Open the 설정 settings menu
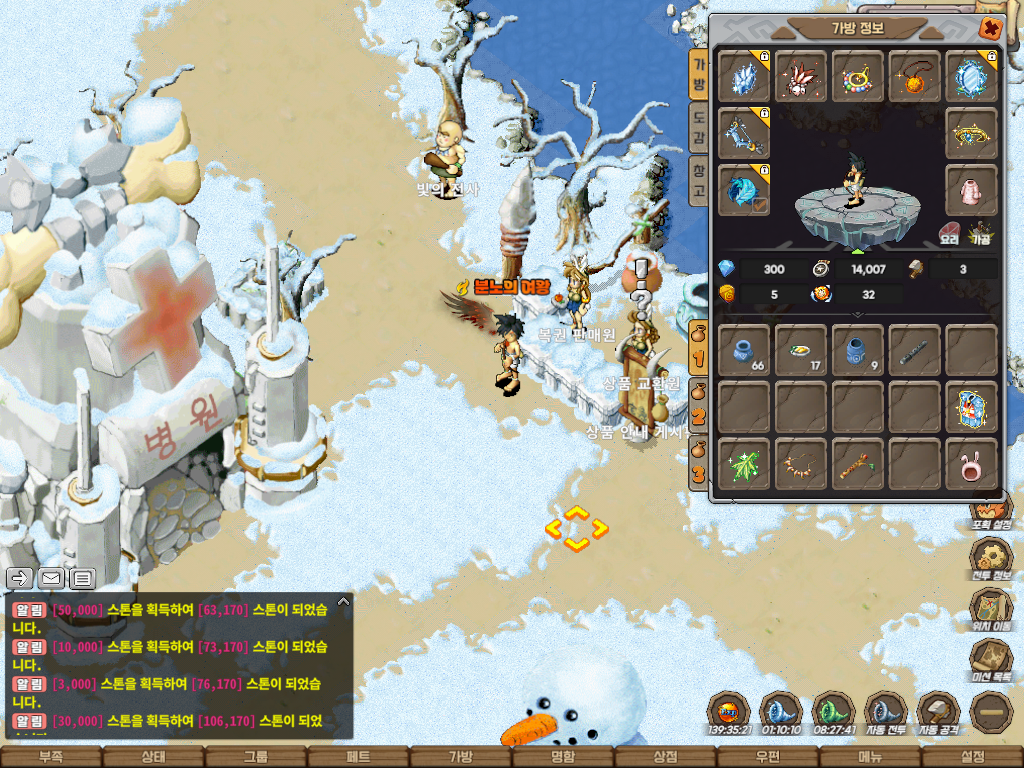The height and width of the screenshot is (768, 1024). coord(972,757)
